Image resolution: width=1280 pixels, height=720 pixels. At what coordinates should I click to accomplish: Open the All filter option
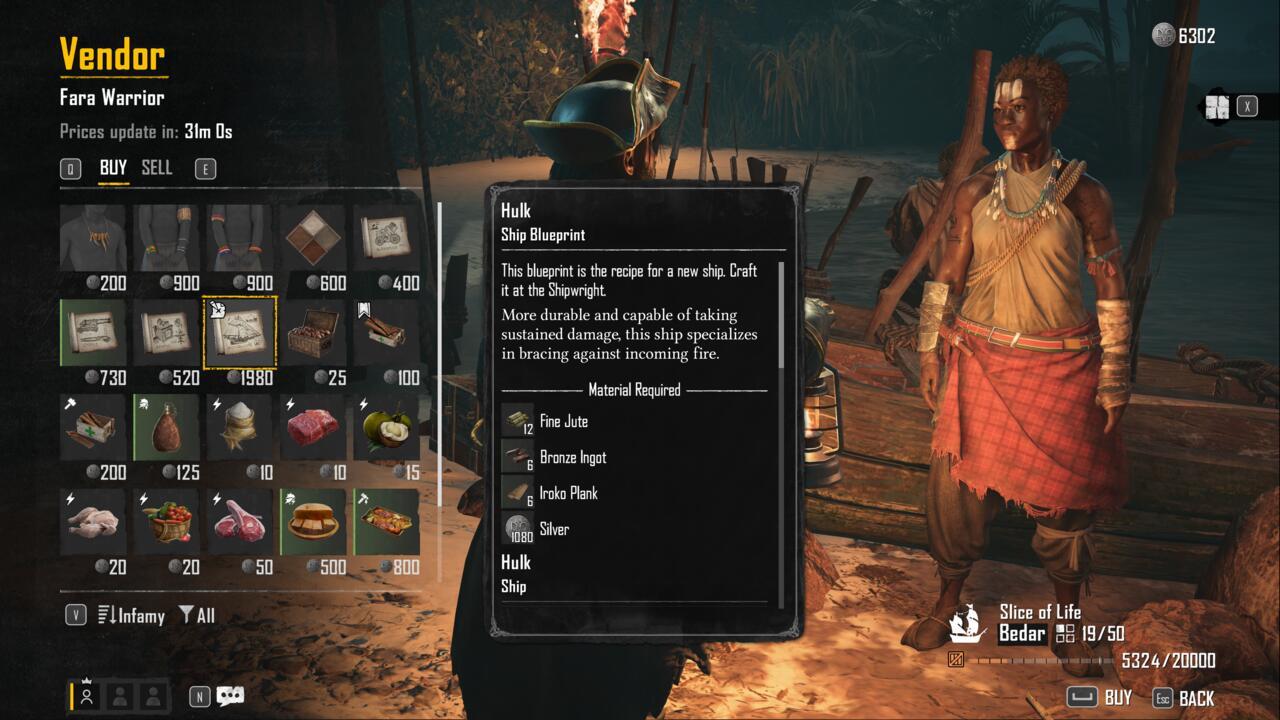coord(197,616)
